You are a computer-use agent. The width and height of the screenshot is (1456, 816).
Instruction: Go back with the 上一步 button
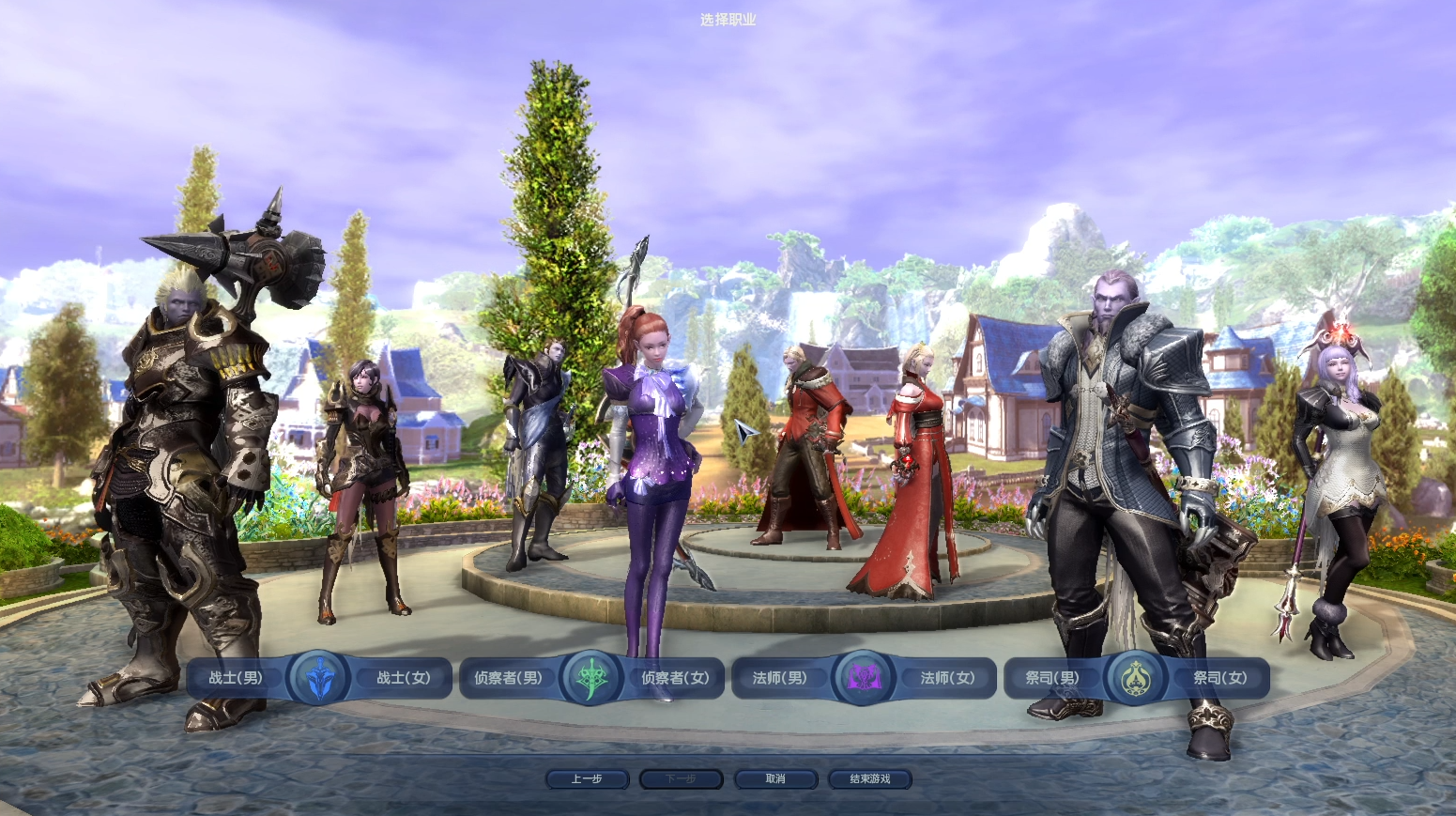click(587, 779)
